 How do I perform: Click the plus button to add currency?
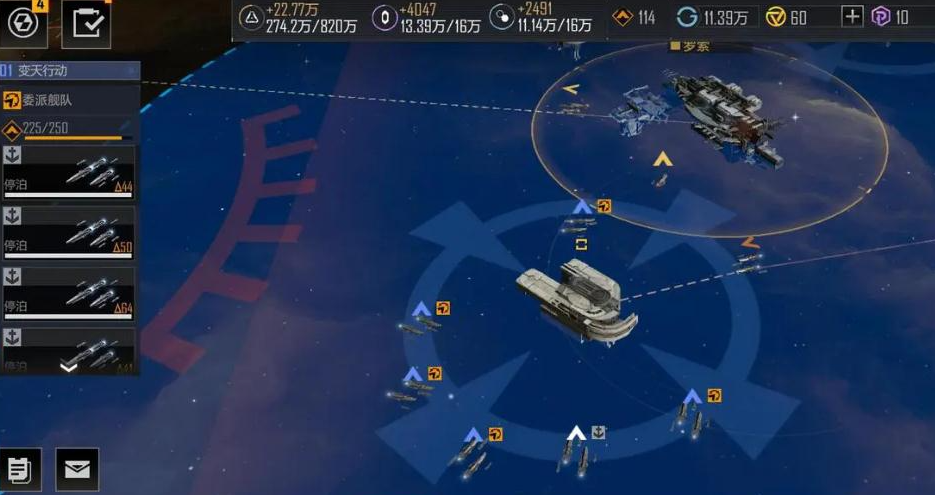(x=852, y=17)
